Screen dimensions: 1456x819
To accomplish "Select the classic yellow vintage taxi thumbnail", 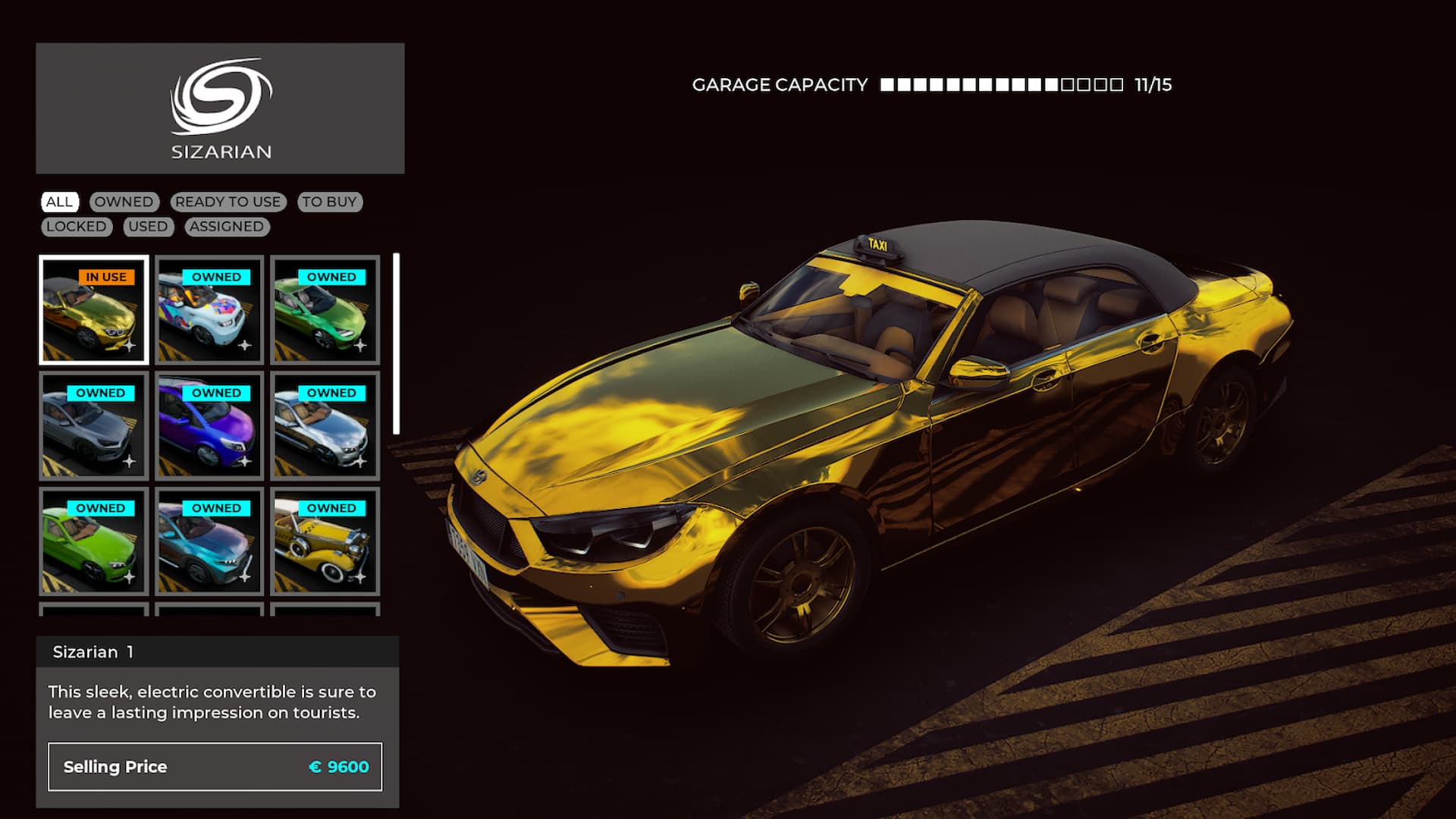I will [325, 541].
